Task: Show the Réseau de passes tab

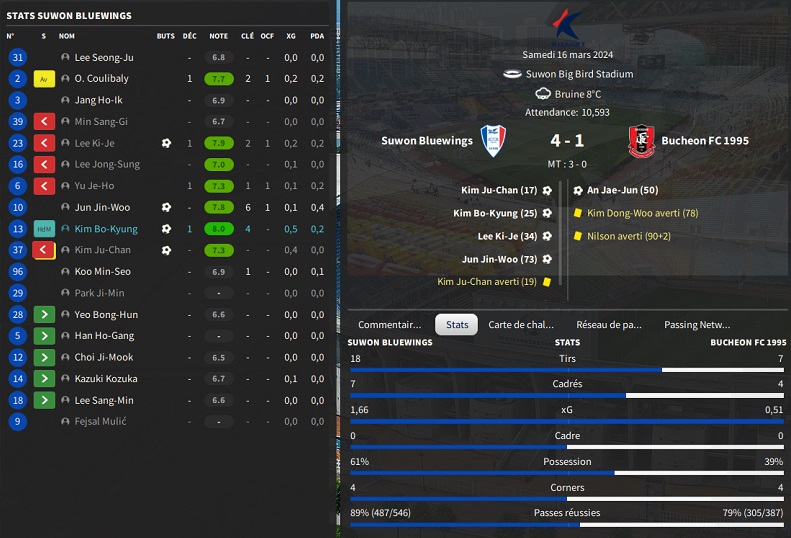Action: click(609, 324)
